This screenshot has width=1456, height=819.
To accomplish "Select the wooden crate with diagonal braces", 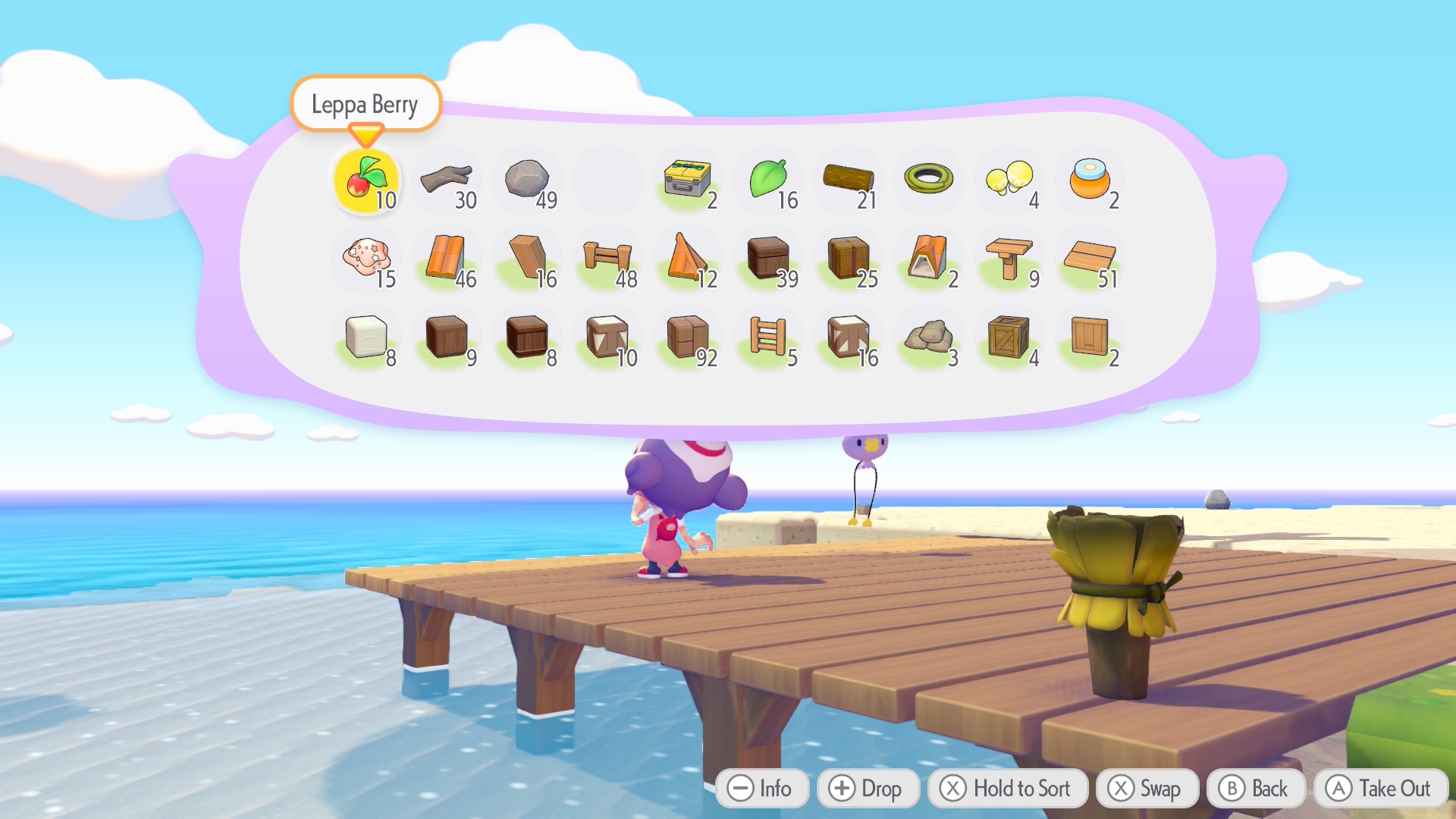I will [x=1009, y=337].
